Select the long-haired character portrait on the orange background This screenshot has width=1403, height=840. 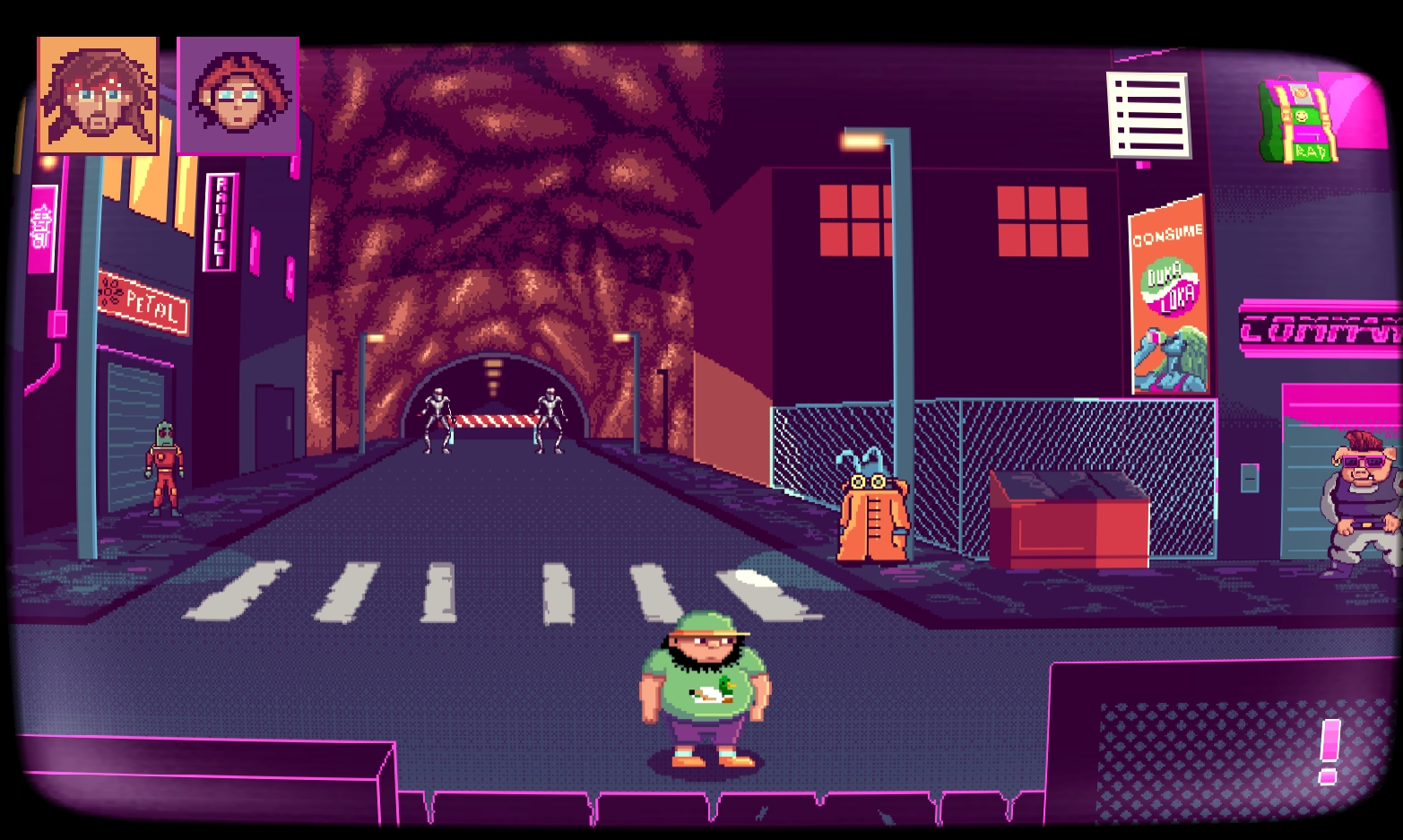[98, 95]
